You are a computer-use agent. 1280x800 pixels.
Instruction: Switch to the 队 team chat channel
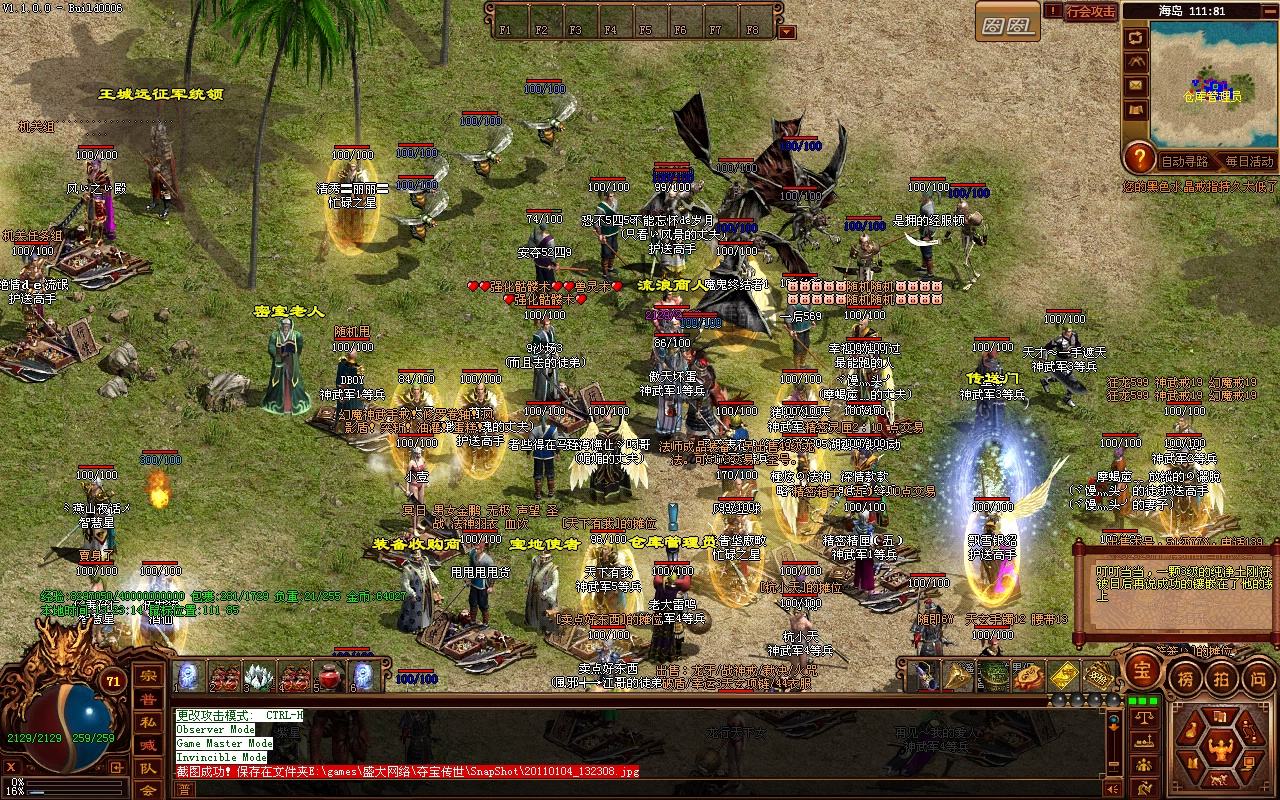click(147, 768)
